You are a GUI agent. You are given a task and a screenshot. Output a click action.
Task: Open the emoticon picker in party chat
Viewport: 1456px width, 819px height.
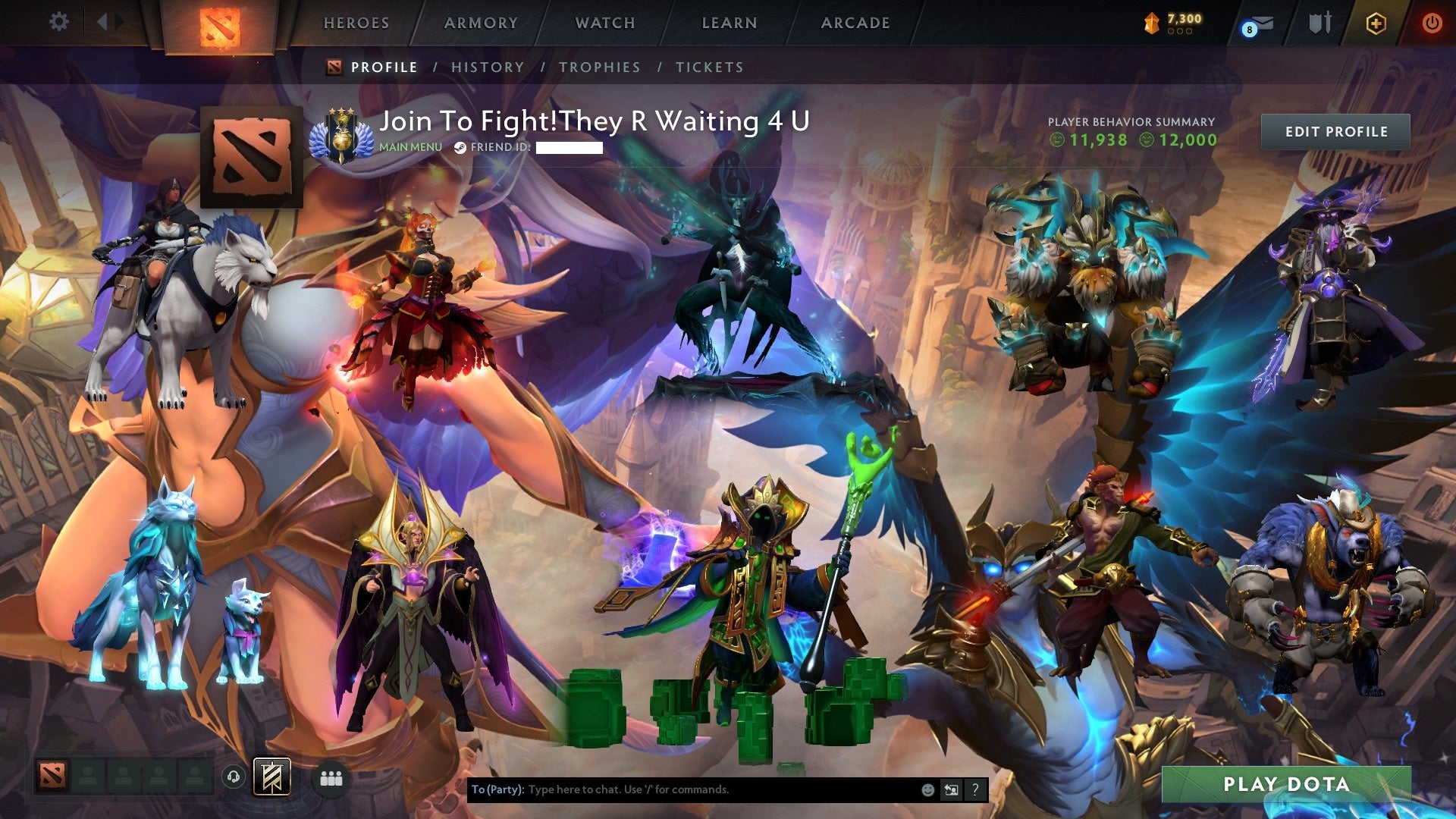927,789
